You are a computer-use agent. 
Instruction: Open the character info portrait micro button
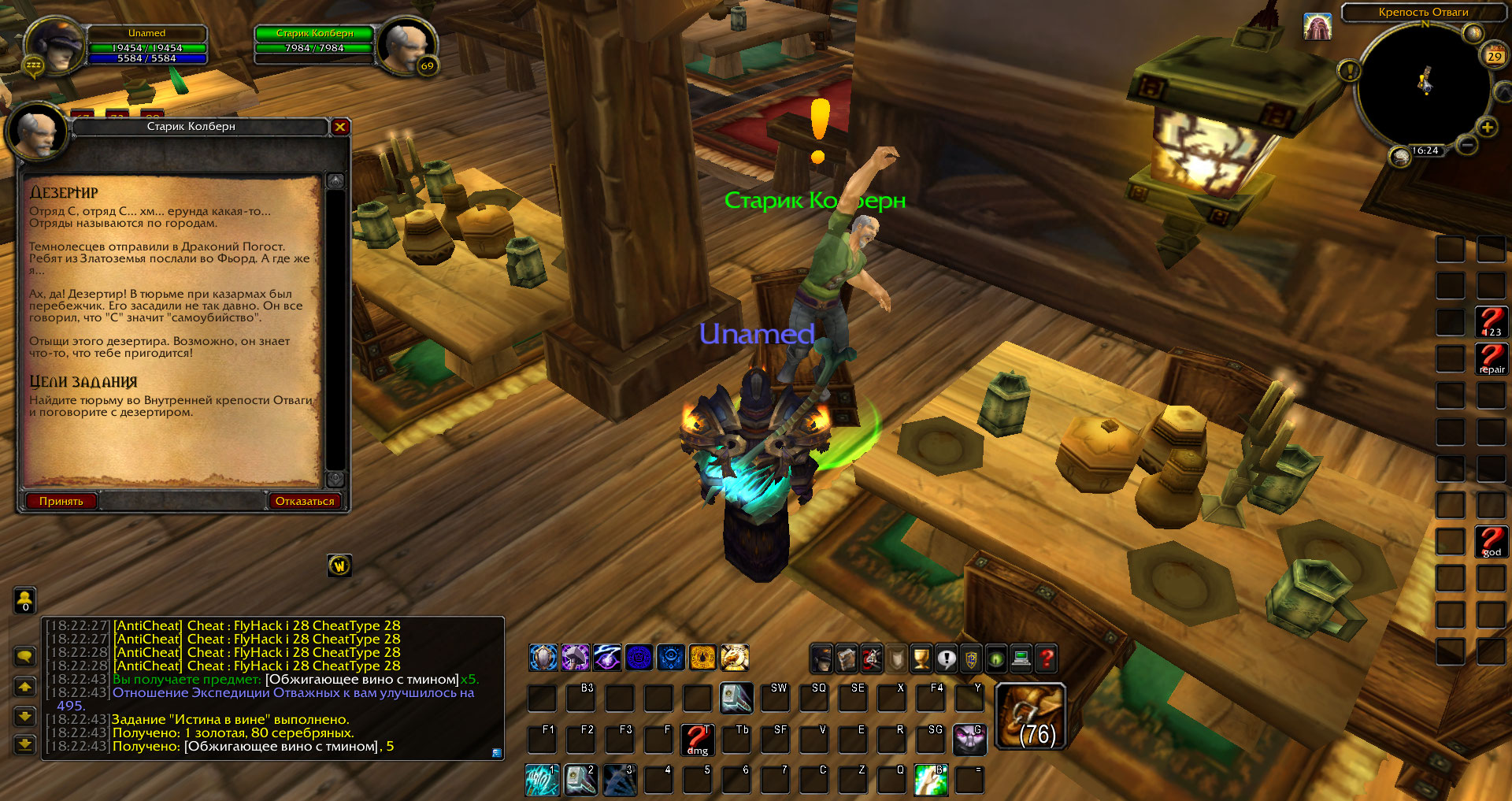[821, 658]
